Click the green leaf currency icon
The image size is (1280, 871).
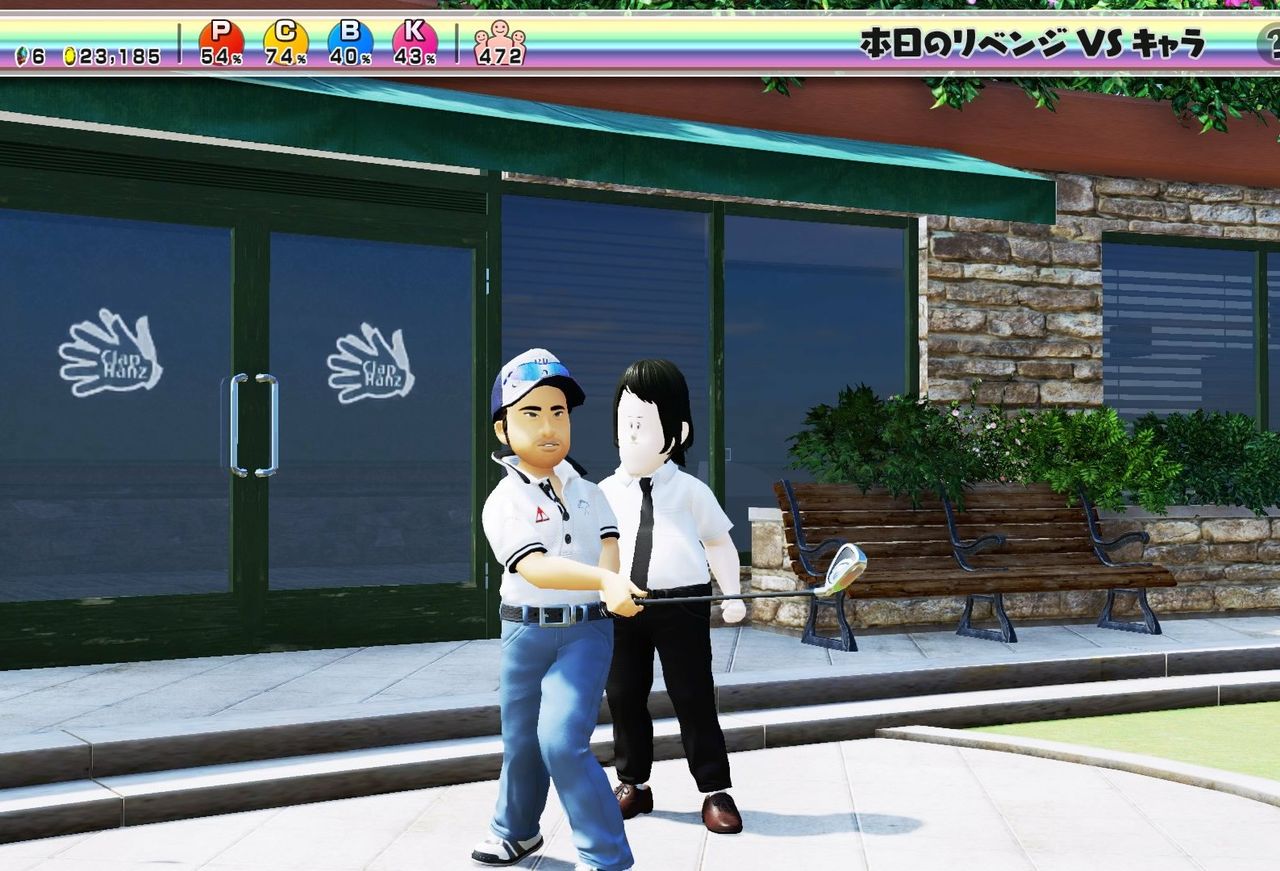[22, 57]
